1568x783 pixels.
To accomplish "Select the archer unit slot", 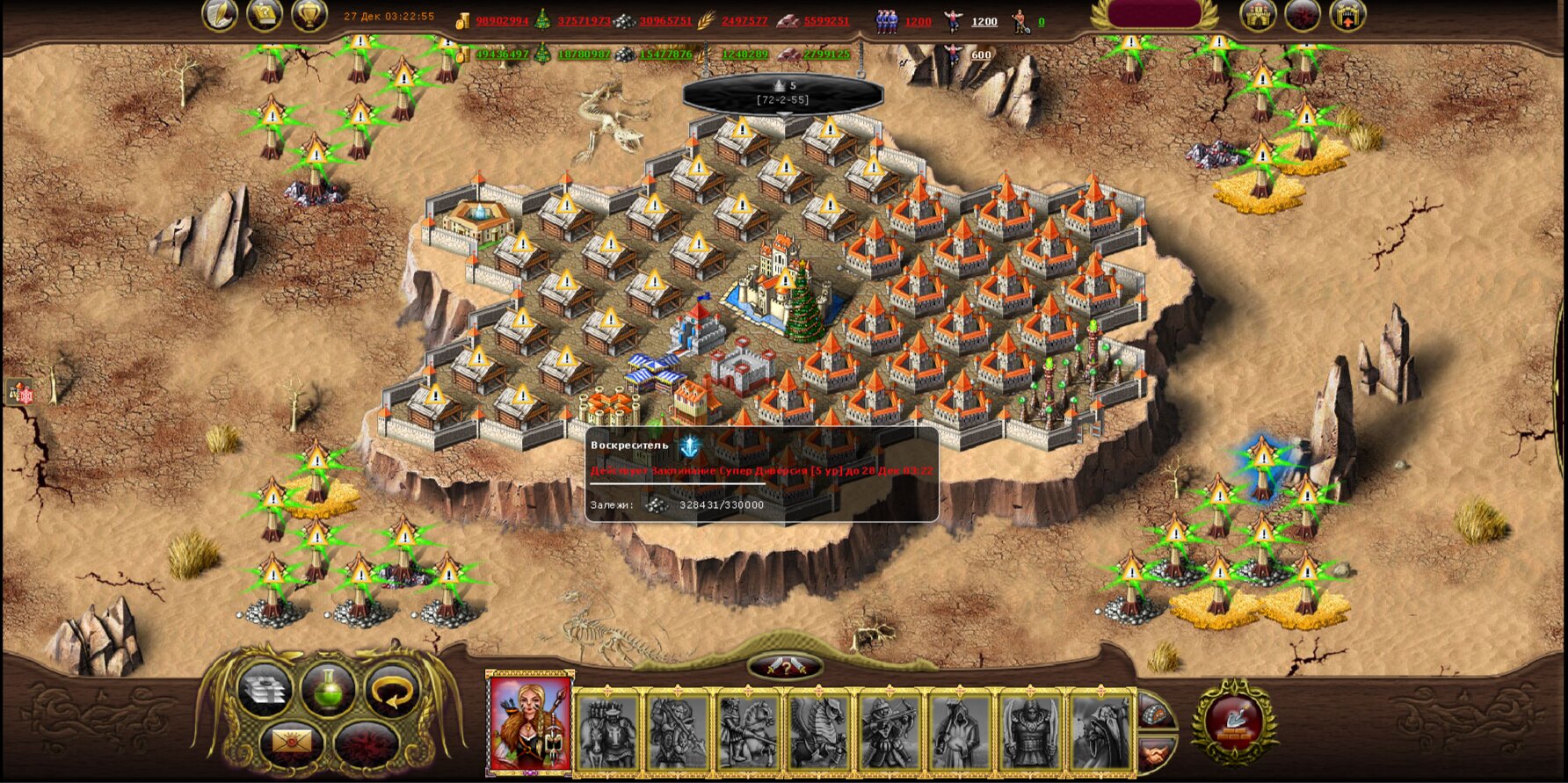I will (x=889, y=731).
